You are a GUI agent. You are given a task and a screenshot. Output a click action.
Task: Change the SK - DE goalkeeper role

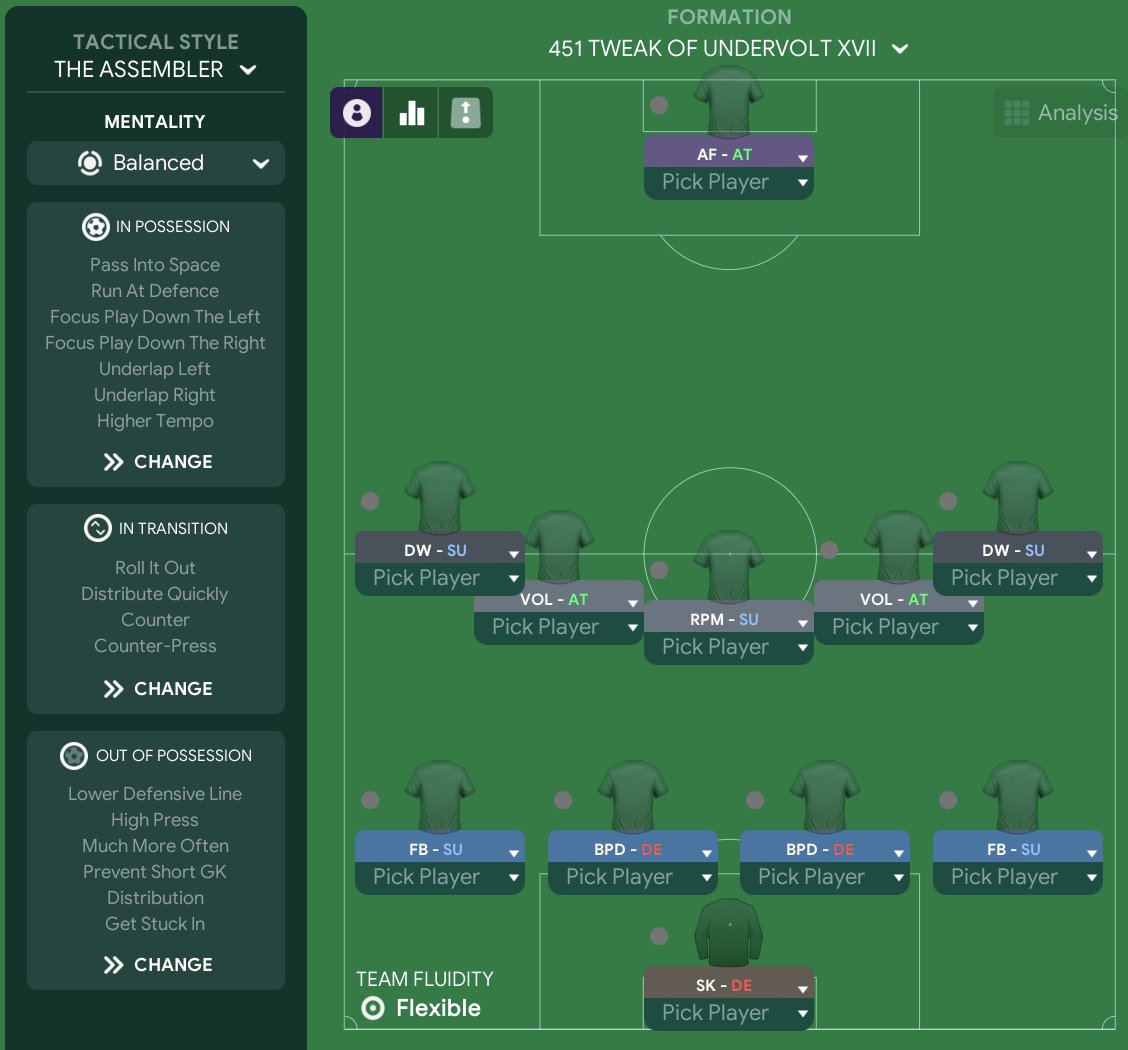click(728, 986)
